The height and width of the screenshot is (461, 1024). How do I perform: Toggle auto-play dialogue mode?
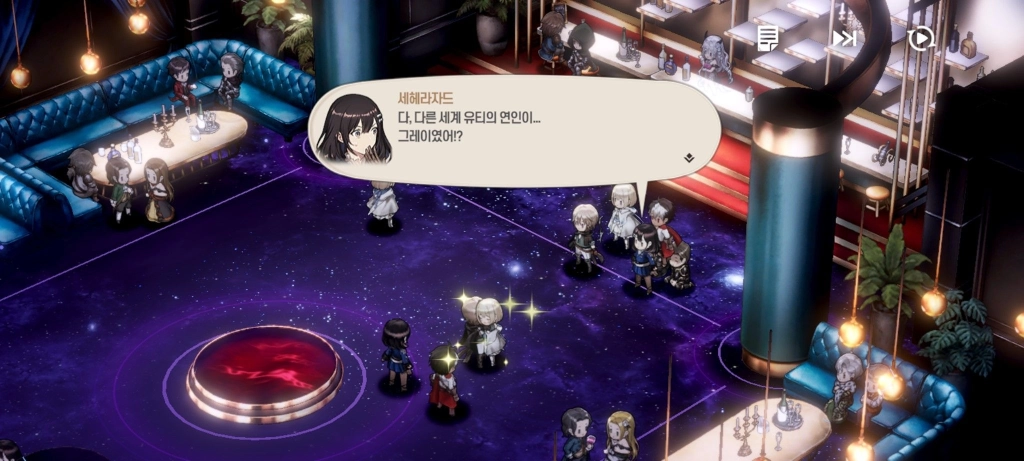pos(920,38)
